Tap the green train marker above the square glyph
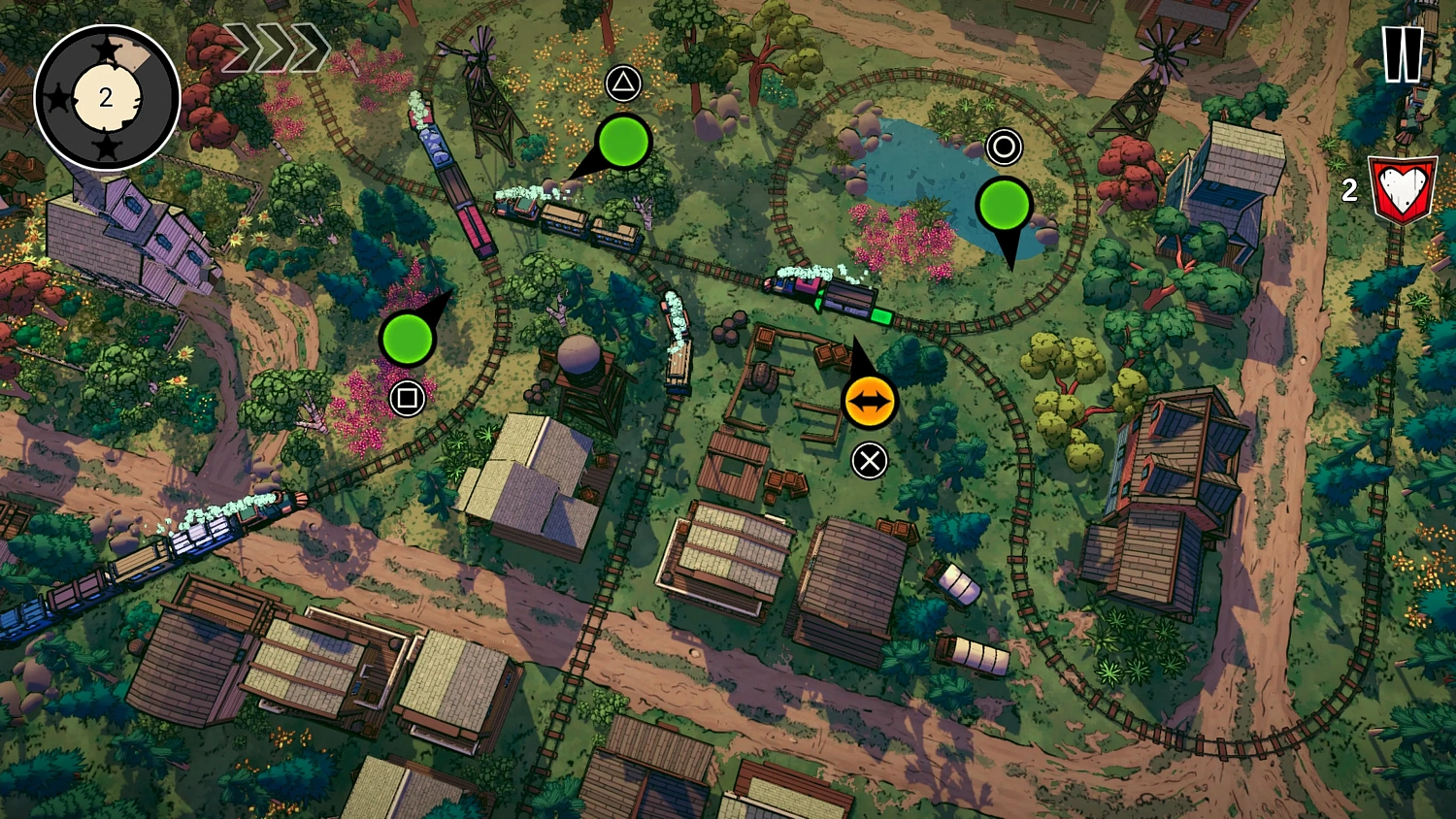1456x819 pixels. (x=407, y=338)
